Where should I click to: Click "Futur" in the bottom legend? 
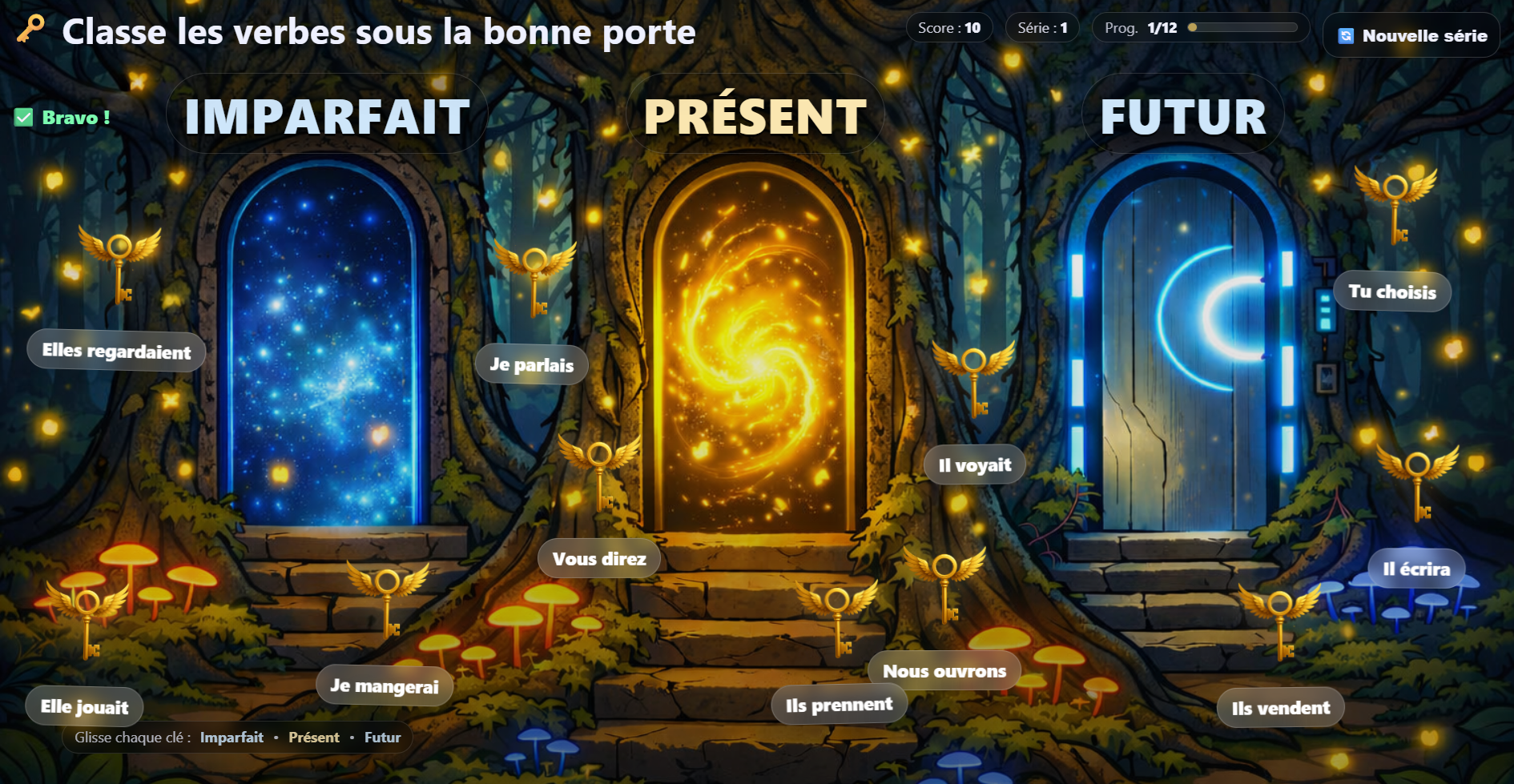click(382, 738)
